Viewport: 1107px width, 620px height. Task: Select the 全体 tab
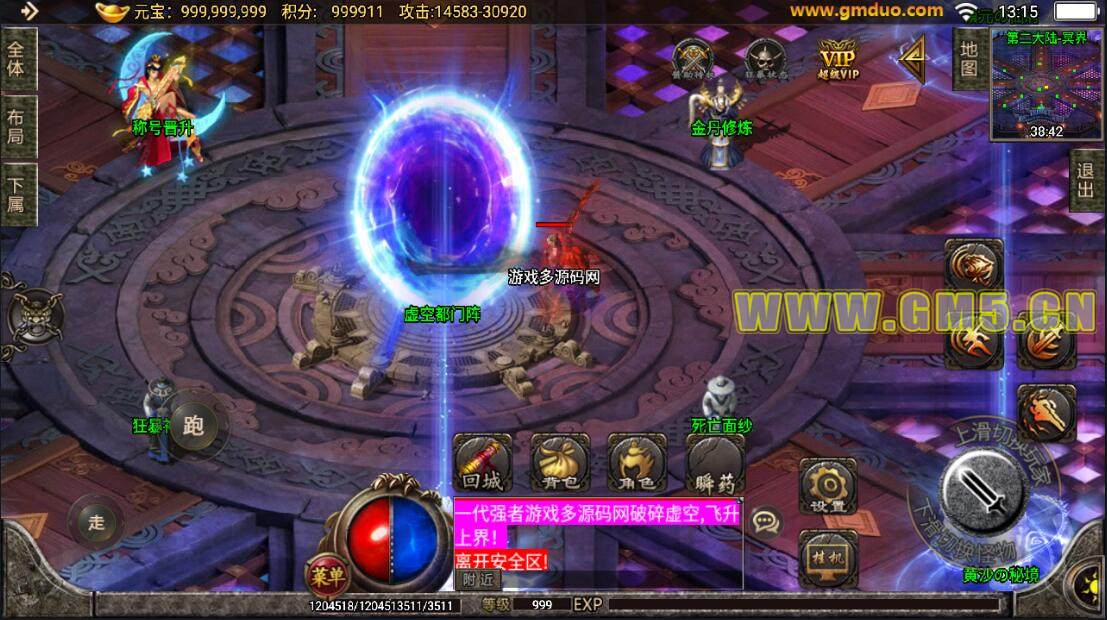coord(17,58)
